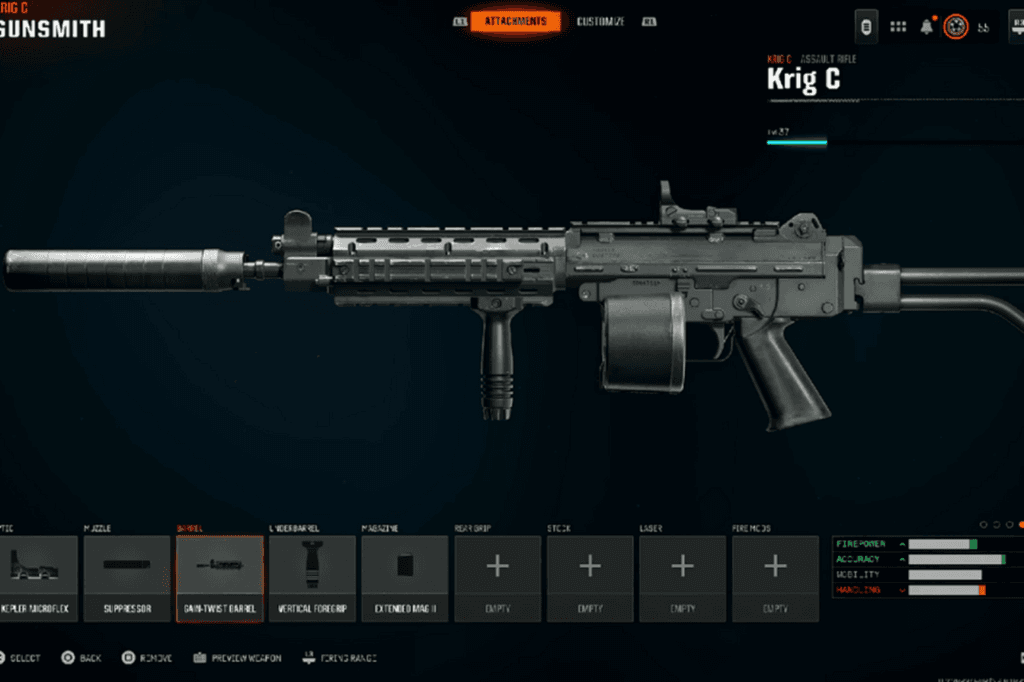Open the Customize tab
Viewport: 1024px width, 682px height.
tap(600, 21)
